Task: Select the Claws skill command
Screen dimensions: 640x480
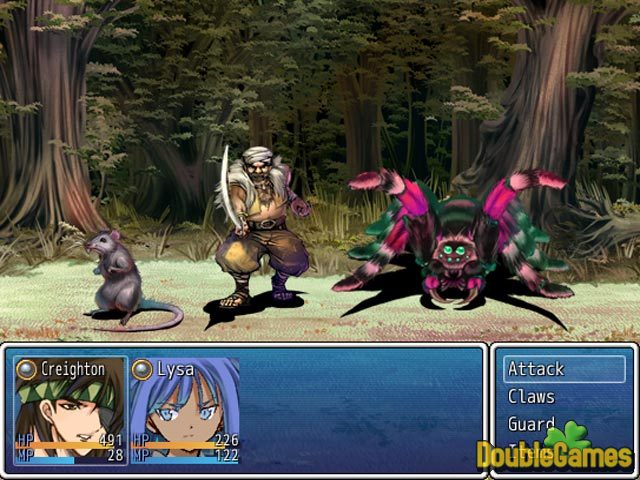Action: pos(563,397)
